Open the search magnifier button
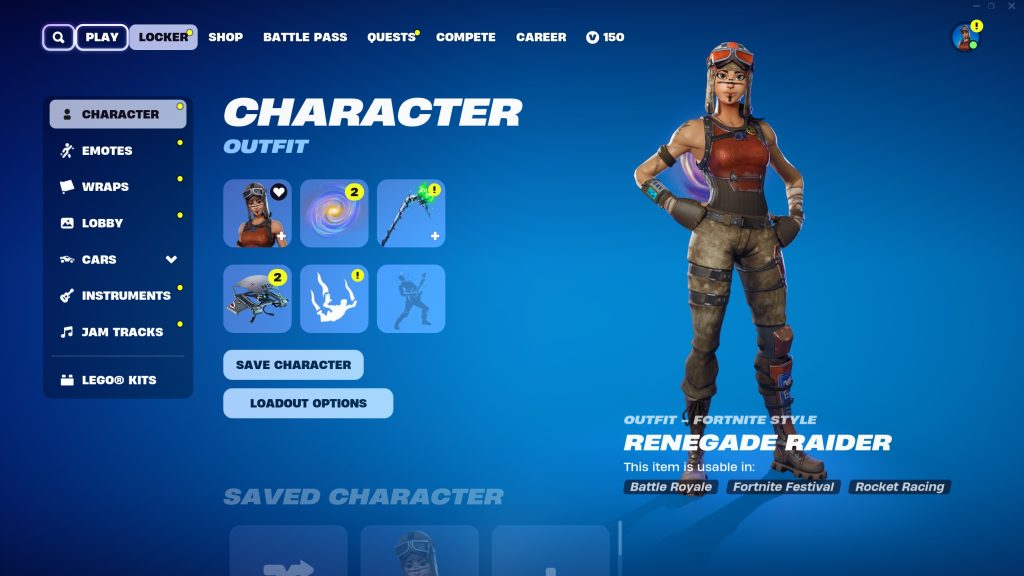Screen dimensions: 1024x576 58,37
